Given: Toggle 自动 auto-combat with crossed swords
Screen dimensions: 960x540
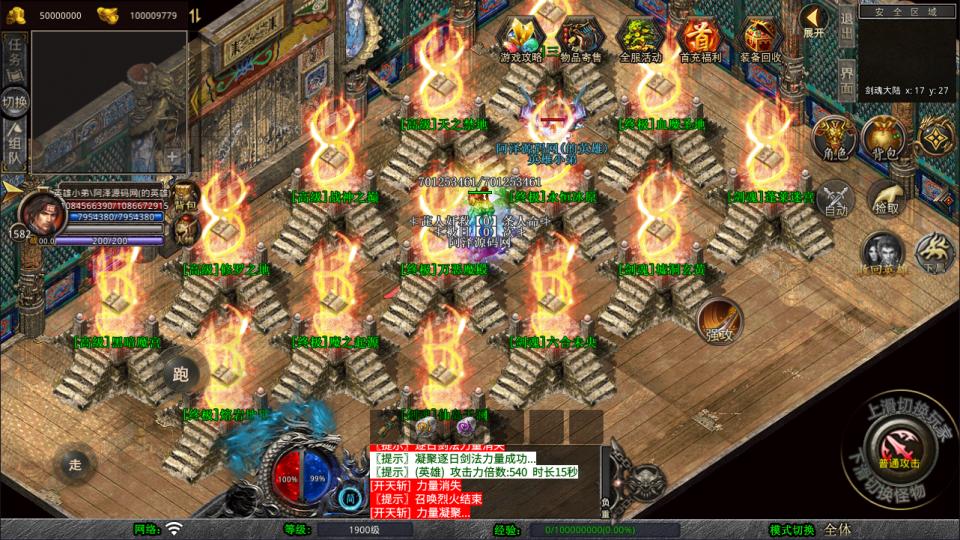Looking at the screenshot, I should pos(836,199).
